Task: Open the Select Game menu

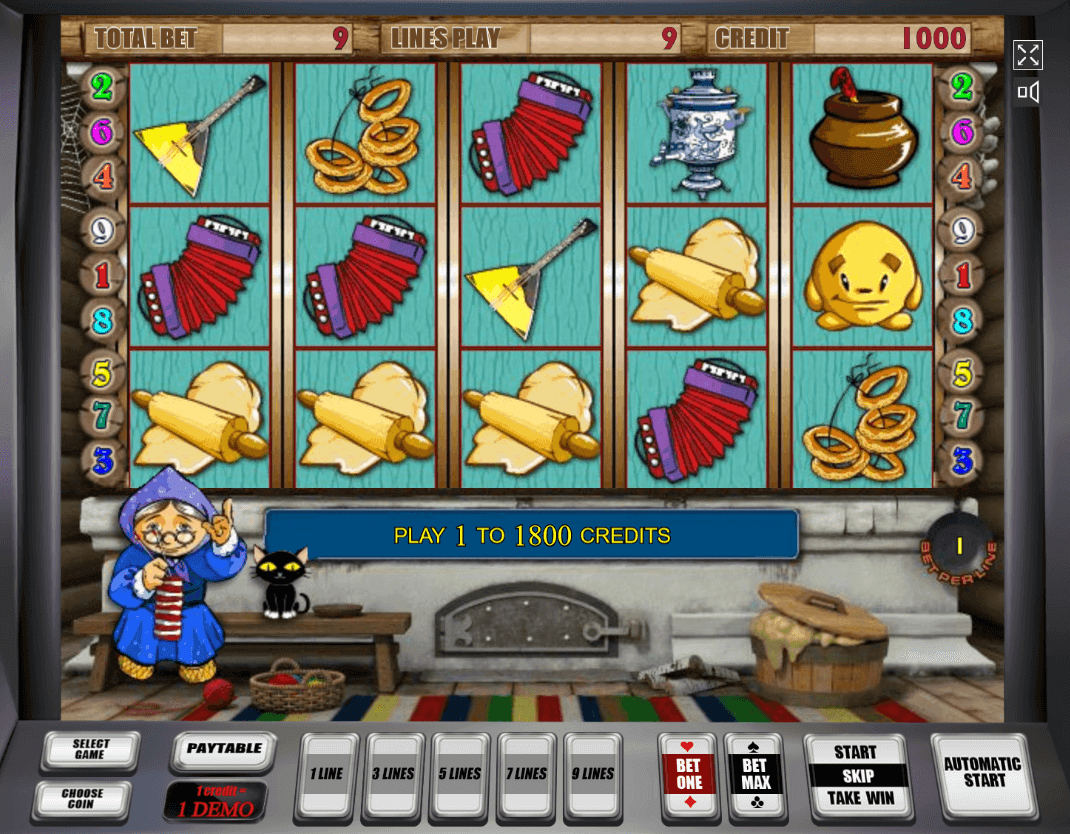Action: click(x=90, y=750)
